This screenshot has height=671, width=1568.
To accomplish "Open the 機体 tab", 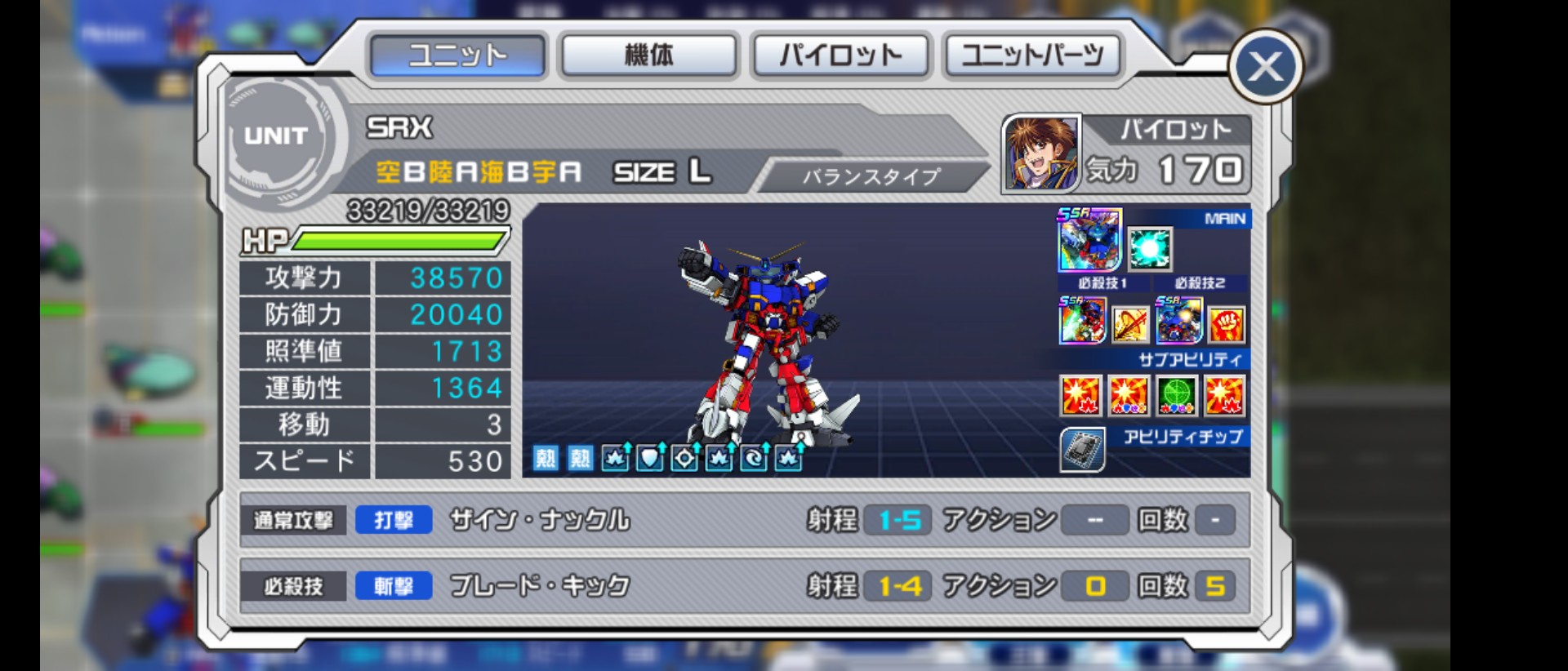I will point(649,56).
